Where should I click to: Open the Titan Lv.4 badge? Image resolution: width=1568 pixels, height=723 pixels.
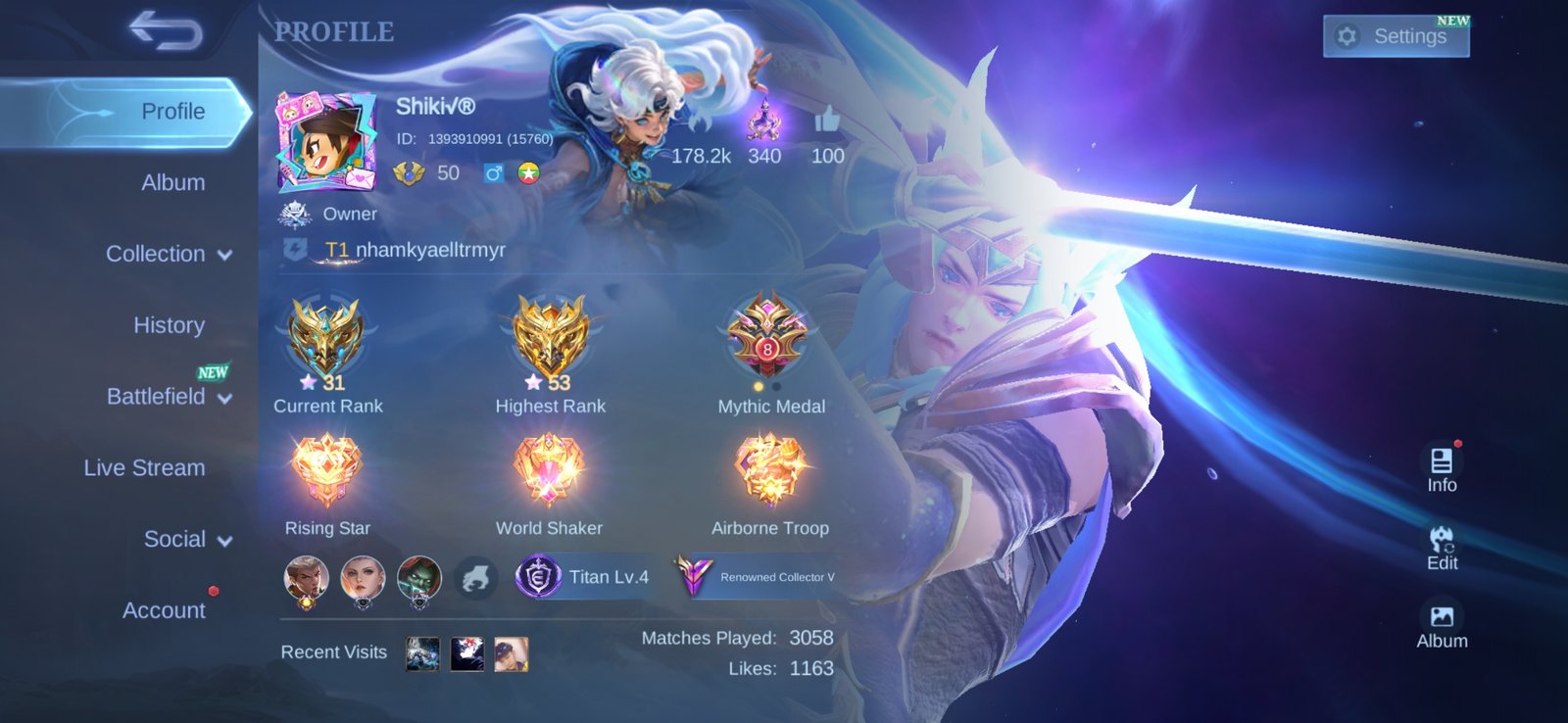584,577
